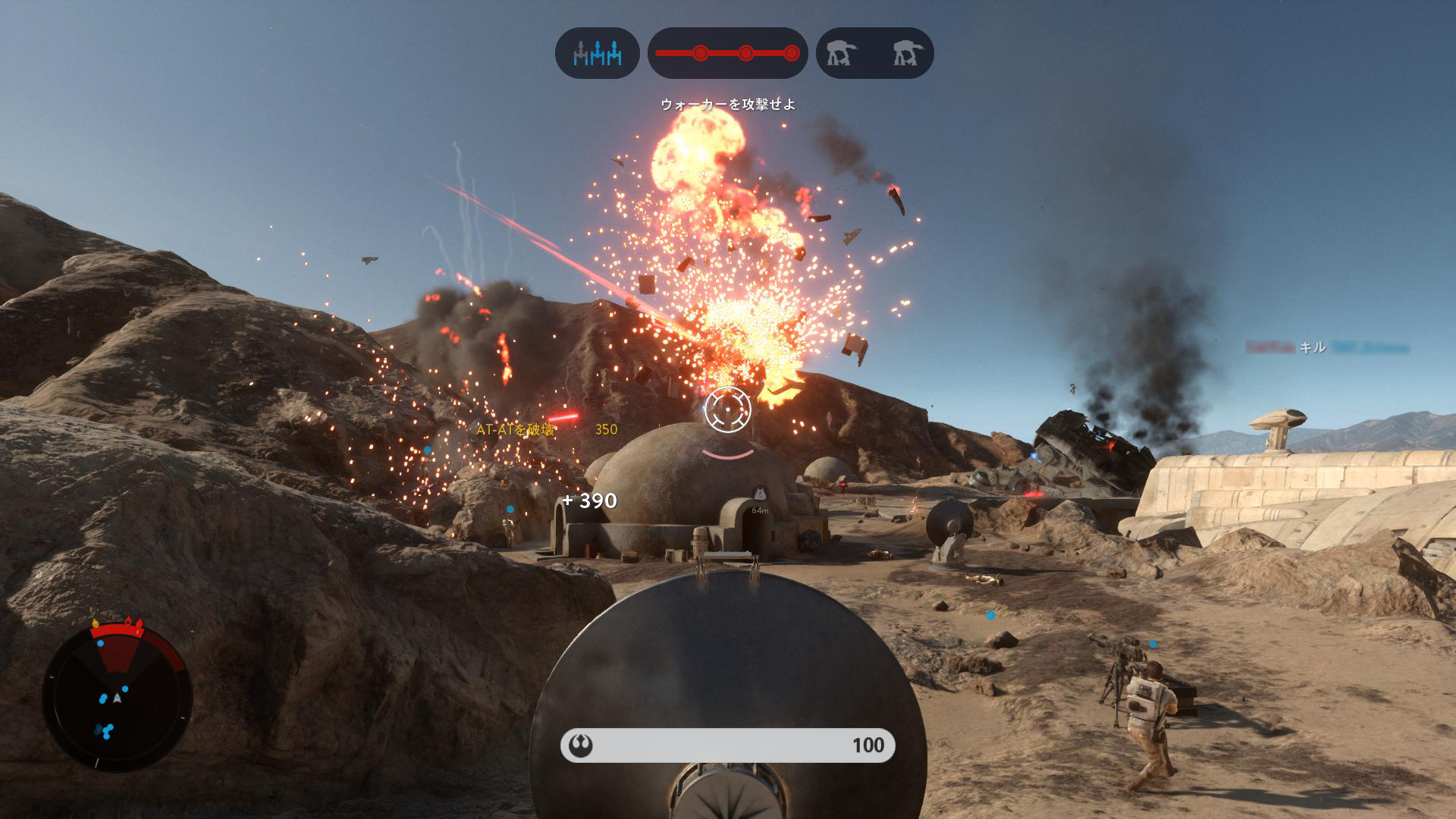Viewport: 1456px width, 819px height.
Task: Click the red uplink progress tracker
Action: 727,53
